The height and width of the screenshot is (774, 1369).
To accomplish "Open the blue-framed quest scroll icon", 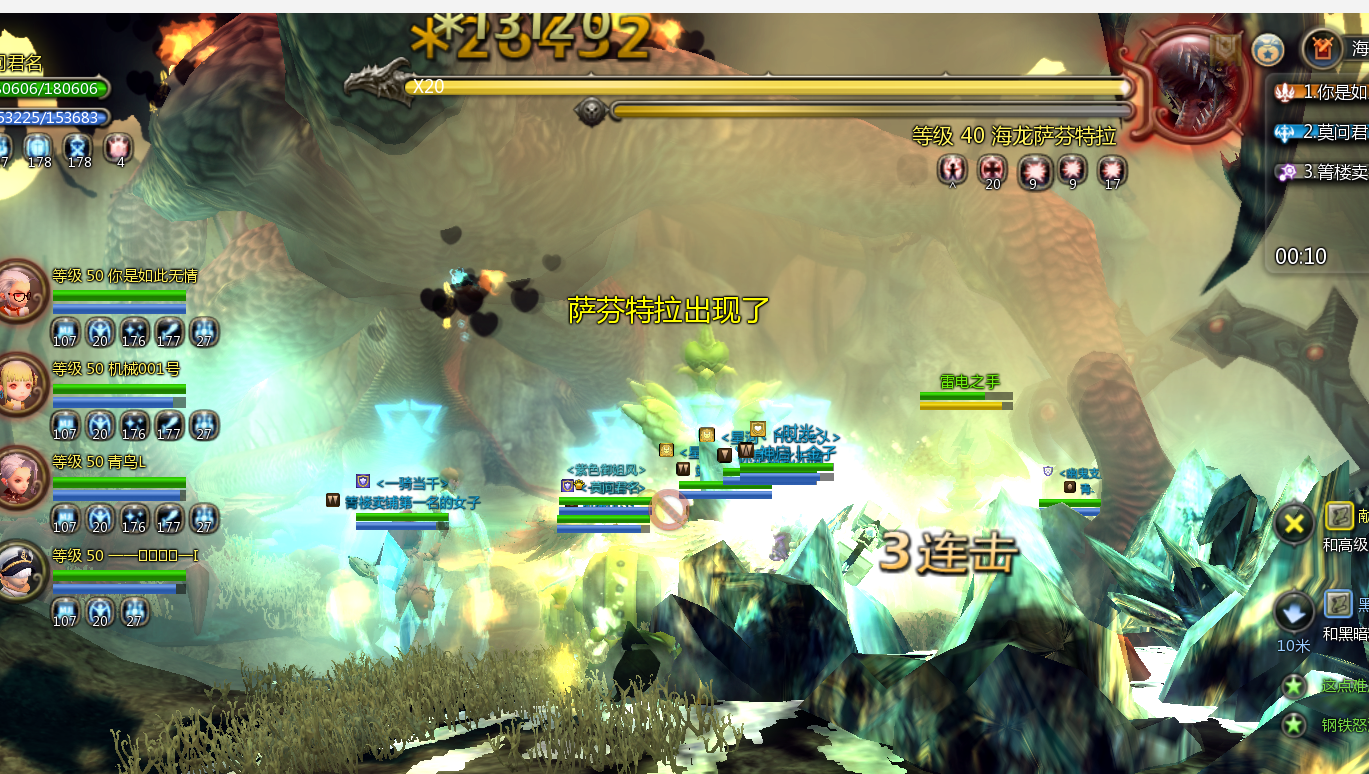I will point(1339,604).
